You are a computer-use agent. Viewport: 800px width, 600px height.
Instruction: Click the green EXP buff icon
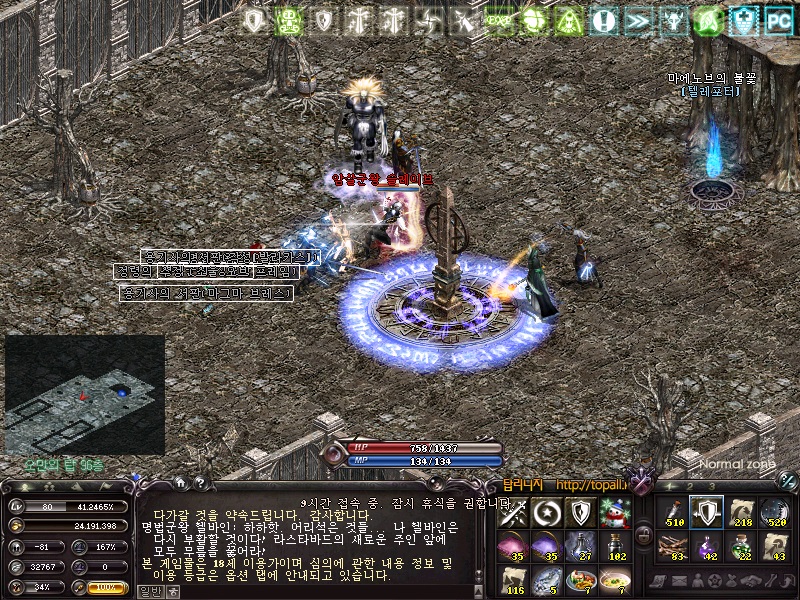[x=498, y=20]
